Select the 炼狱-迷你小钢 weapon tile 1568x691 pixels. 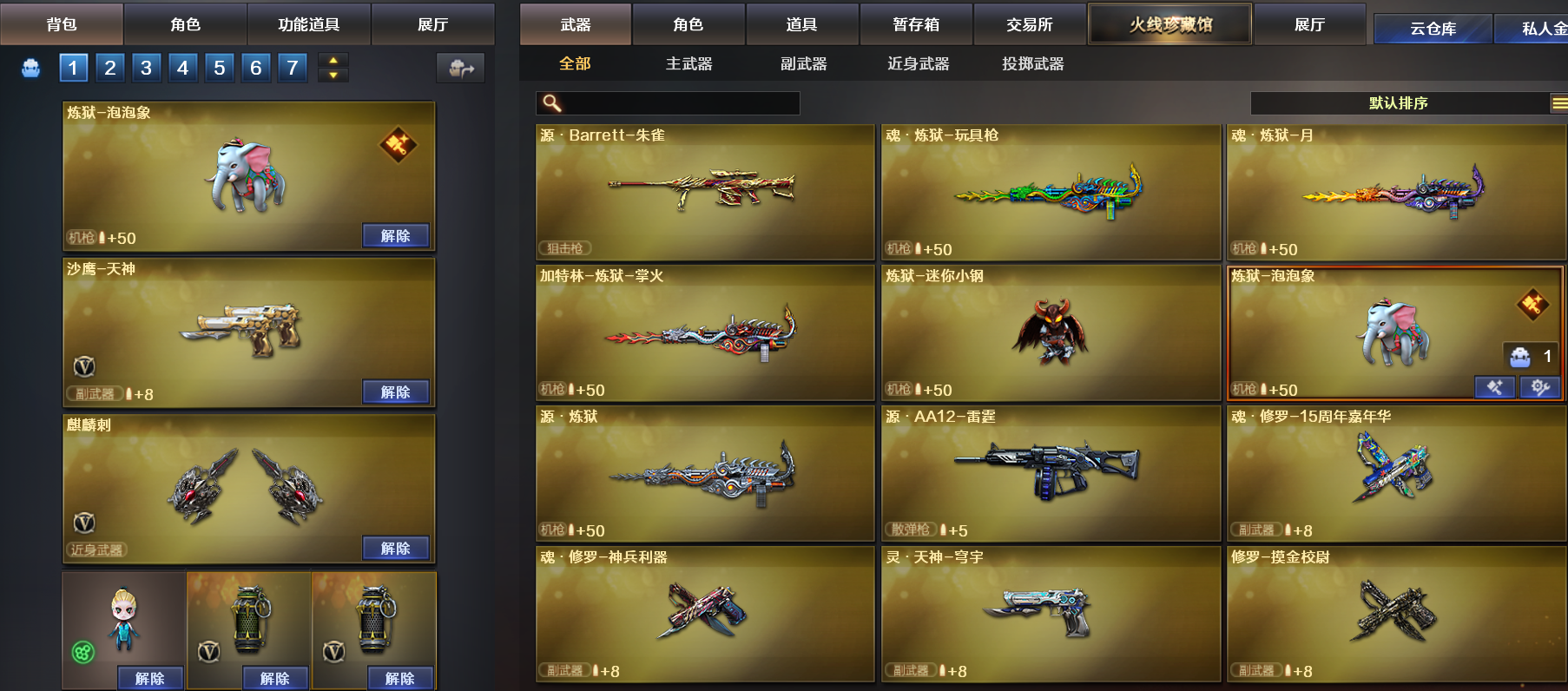[1050, 332]
